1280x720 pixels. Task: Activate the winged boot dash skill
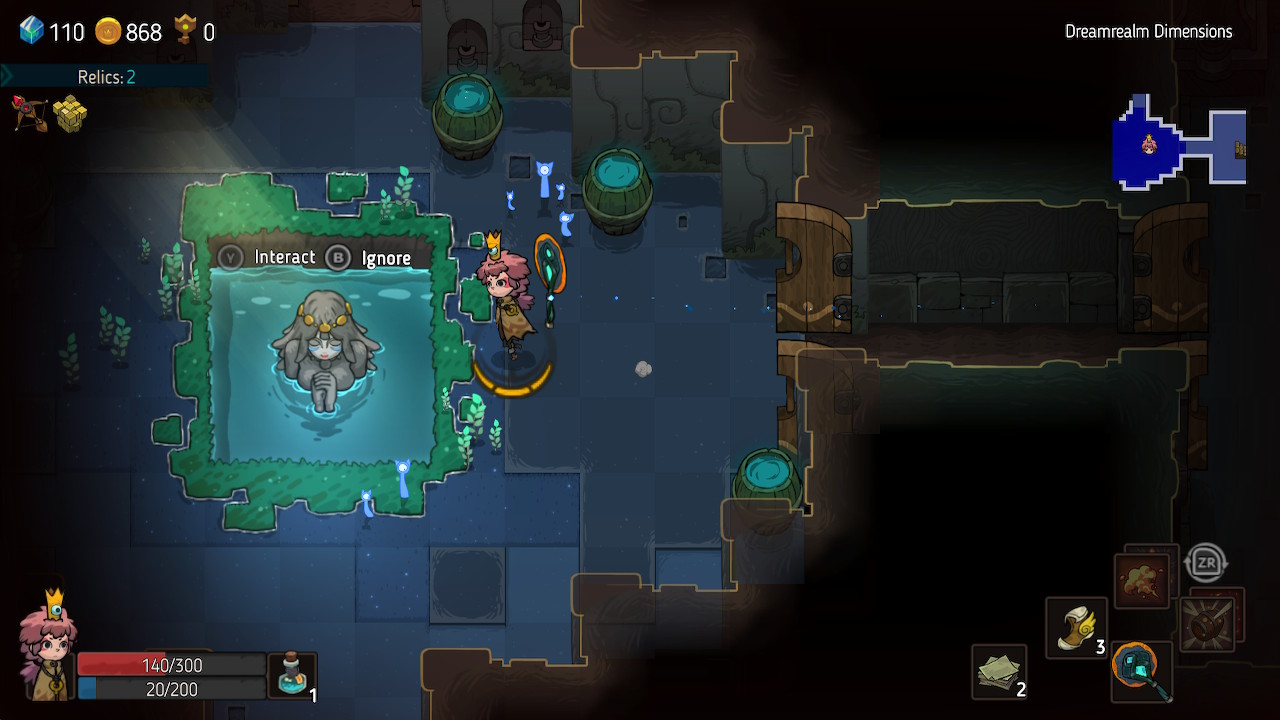coord(1076,628)
